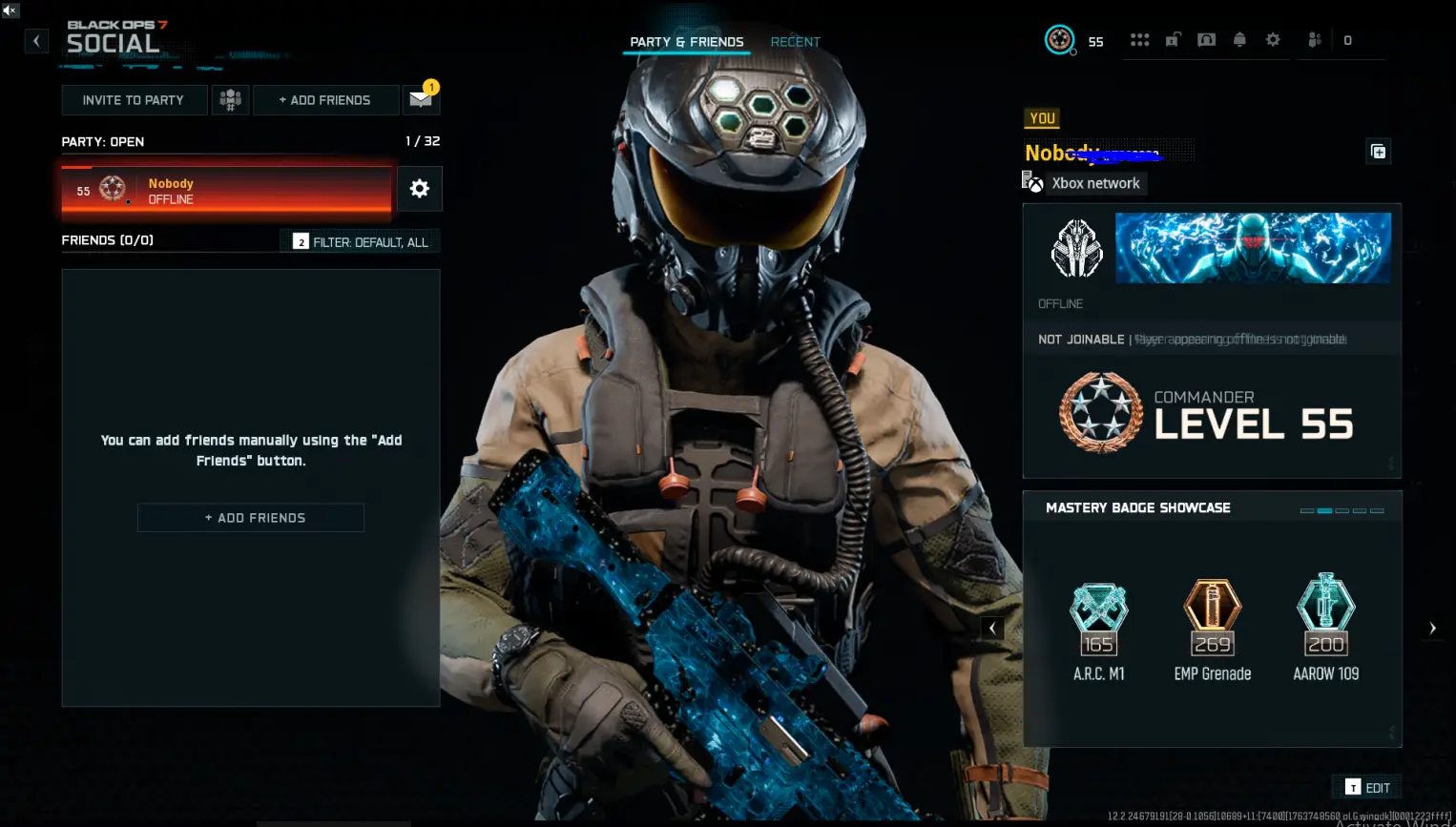The height and width of the screenshot is (827, 1456).
Task: Click the apps grid icon in the top bar
Action: tap(1140, 39)
